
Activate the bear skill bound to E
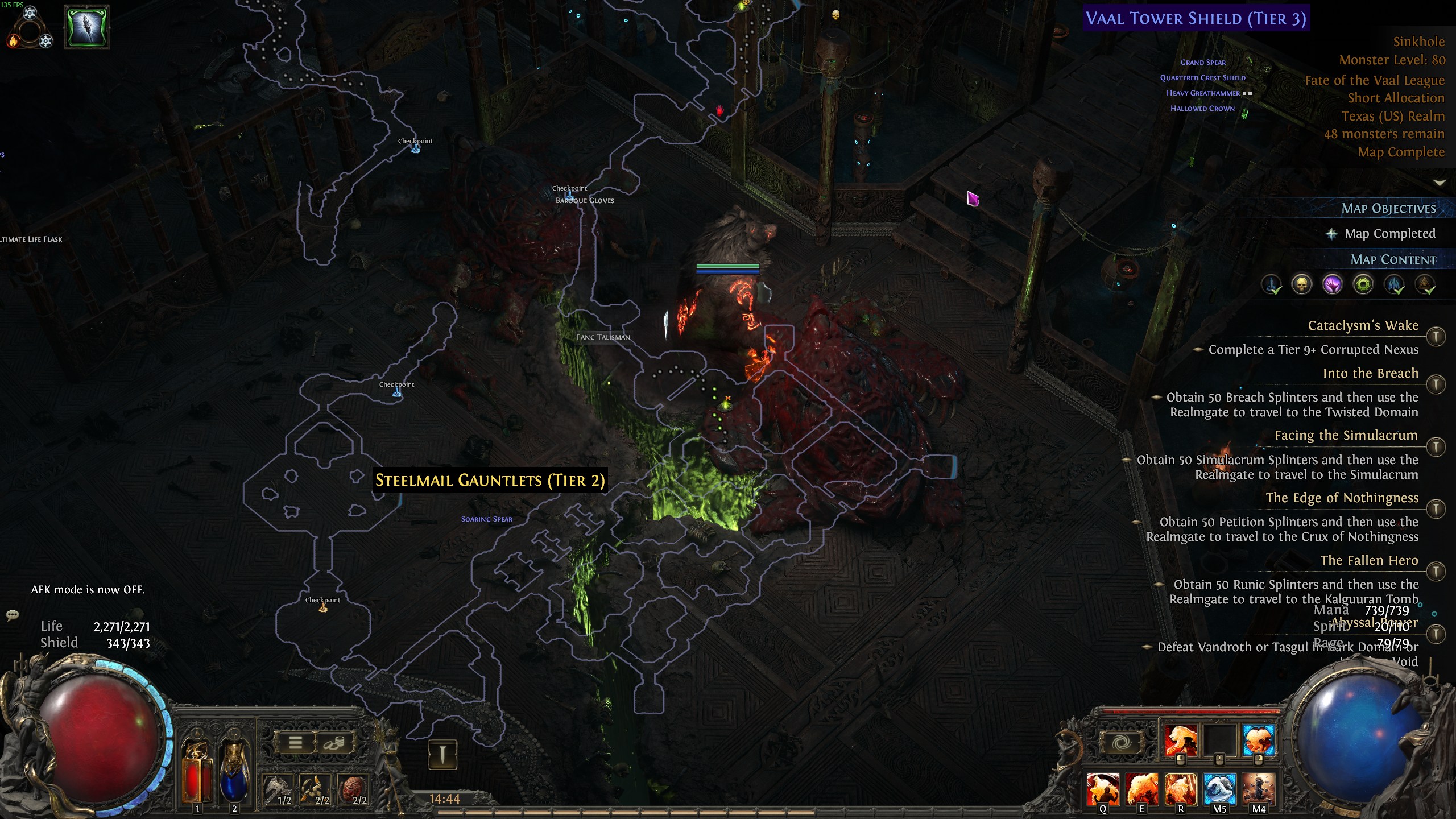pyautogui.click(x=1141, y=789)
